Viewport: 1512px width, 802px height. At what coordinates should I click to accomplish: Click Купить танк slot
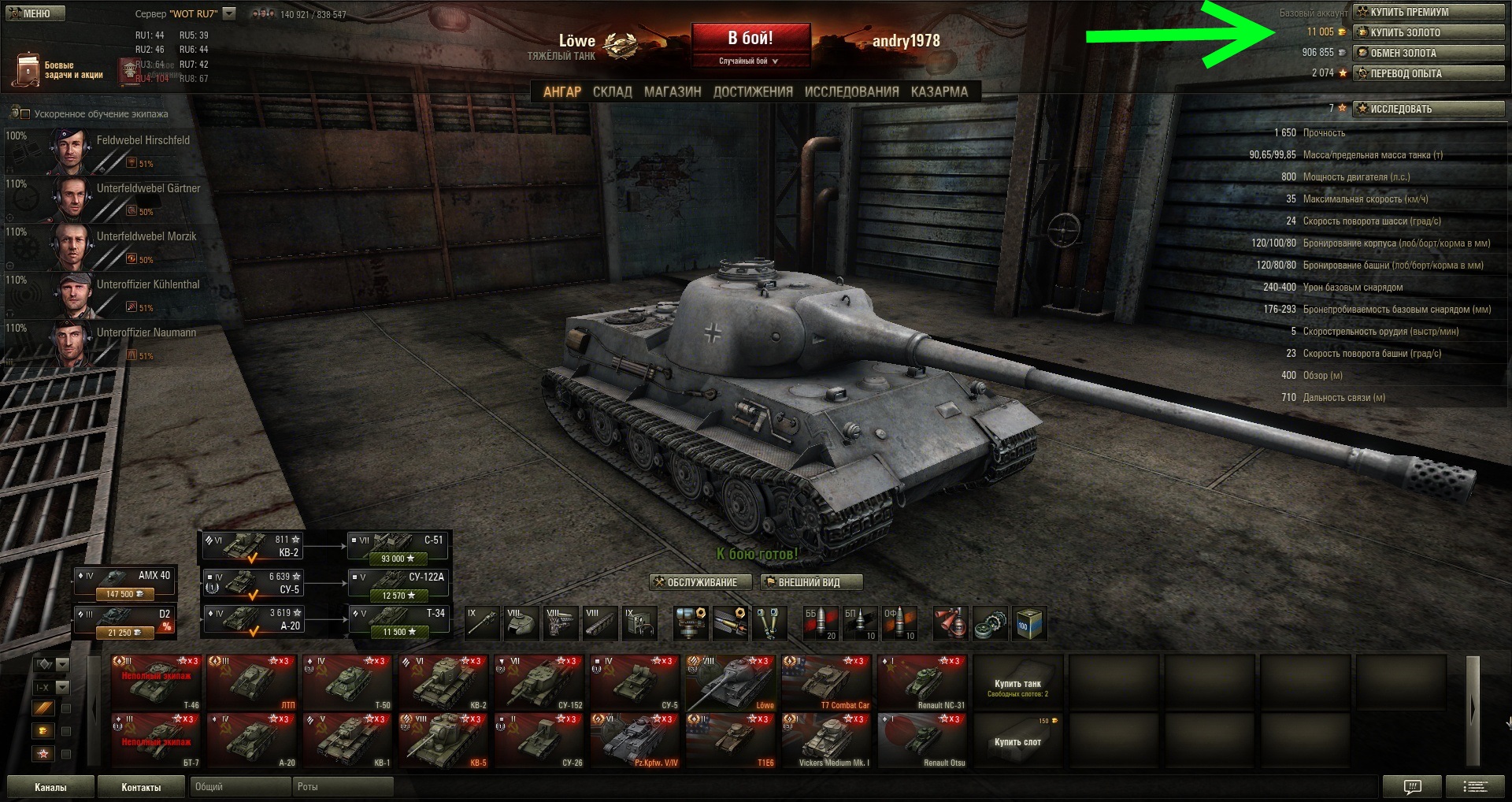point(1017,685)
